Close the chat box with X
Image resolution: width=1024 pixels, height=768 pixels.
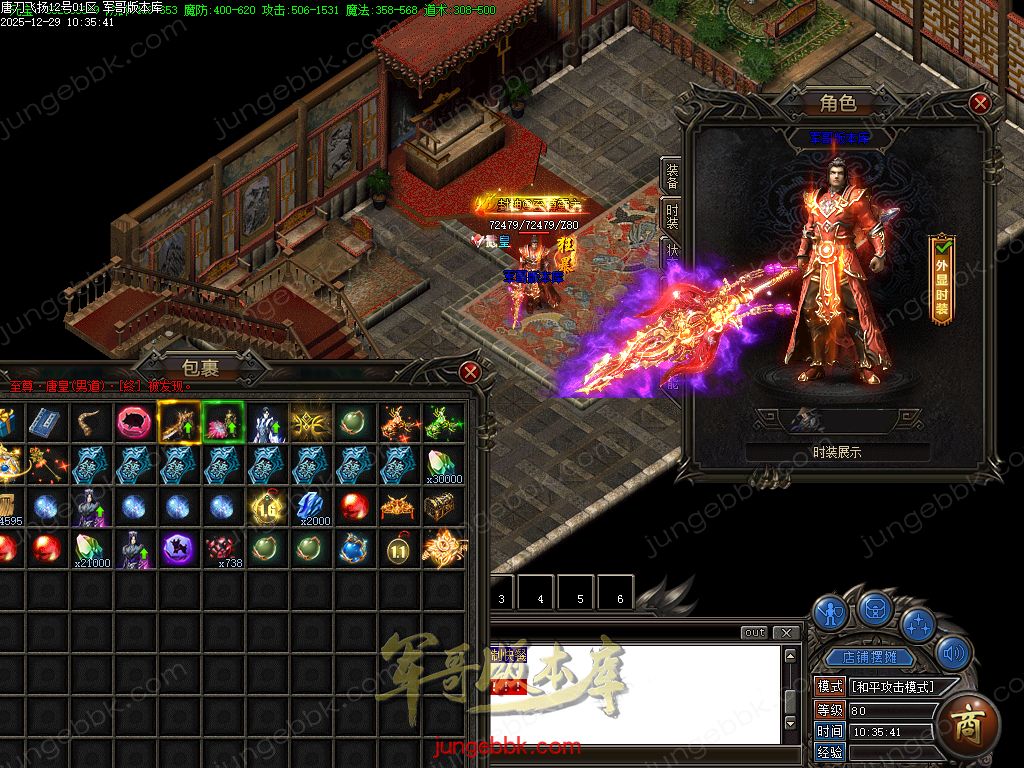pos(788,632)
